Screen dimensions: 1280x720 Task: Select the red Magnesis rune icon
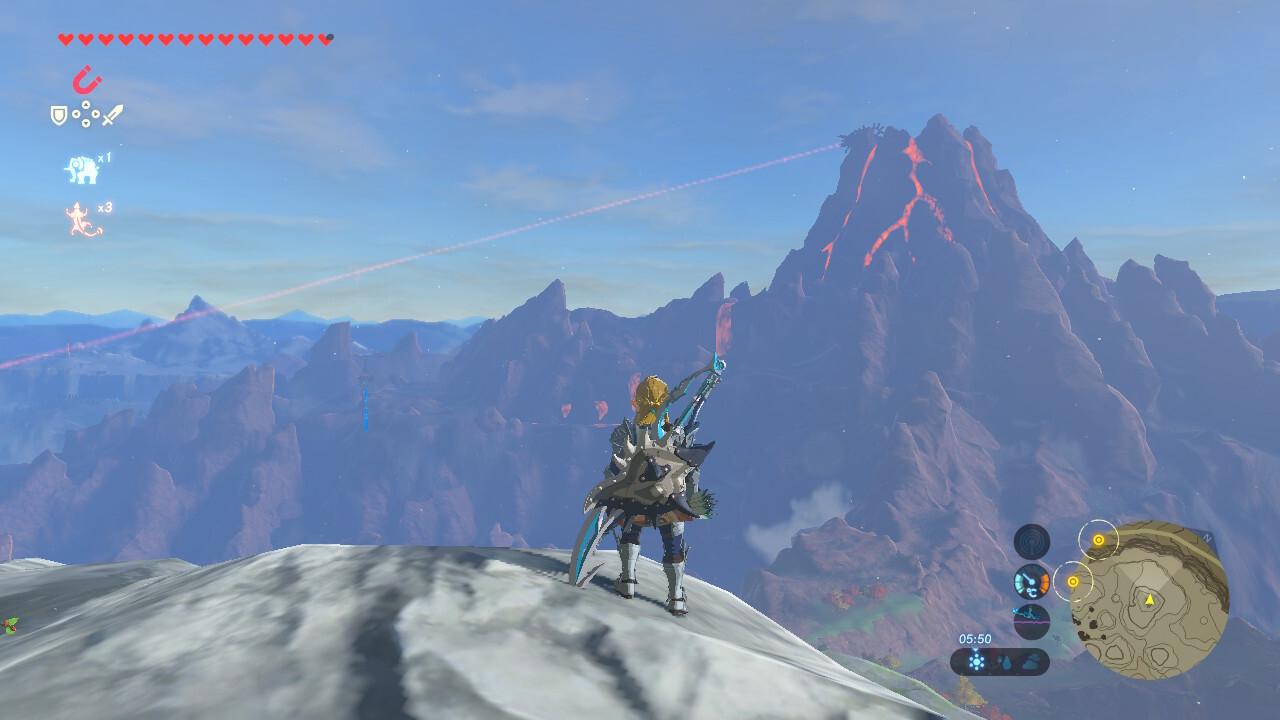pyautogui.click(x=87, y=80)
